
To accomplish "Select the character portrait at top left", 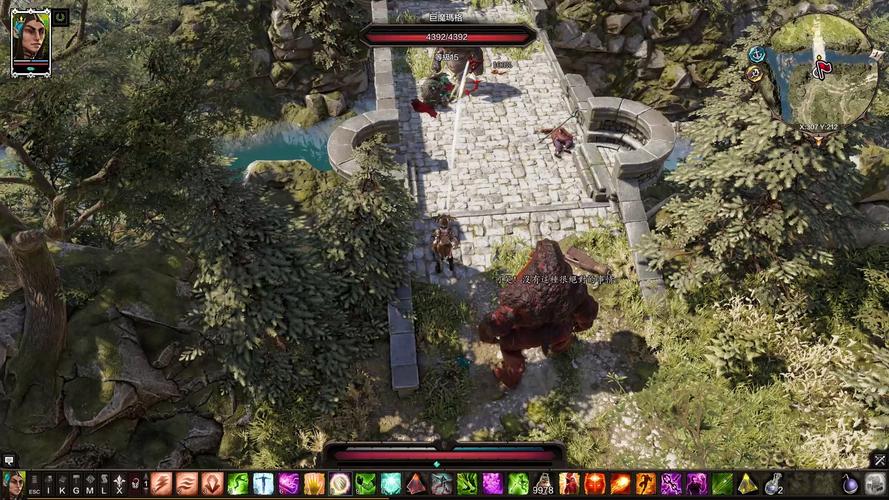I will click(30, 40).
